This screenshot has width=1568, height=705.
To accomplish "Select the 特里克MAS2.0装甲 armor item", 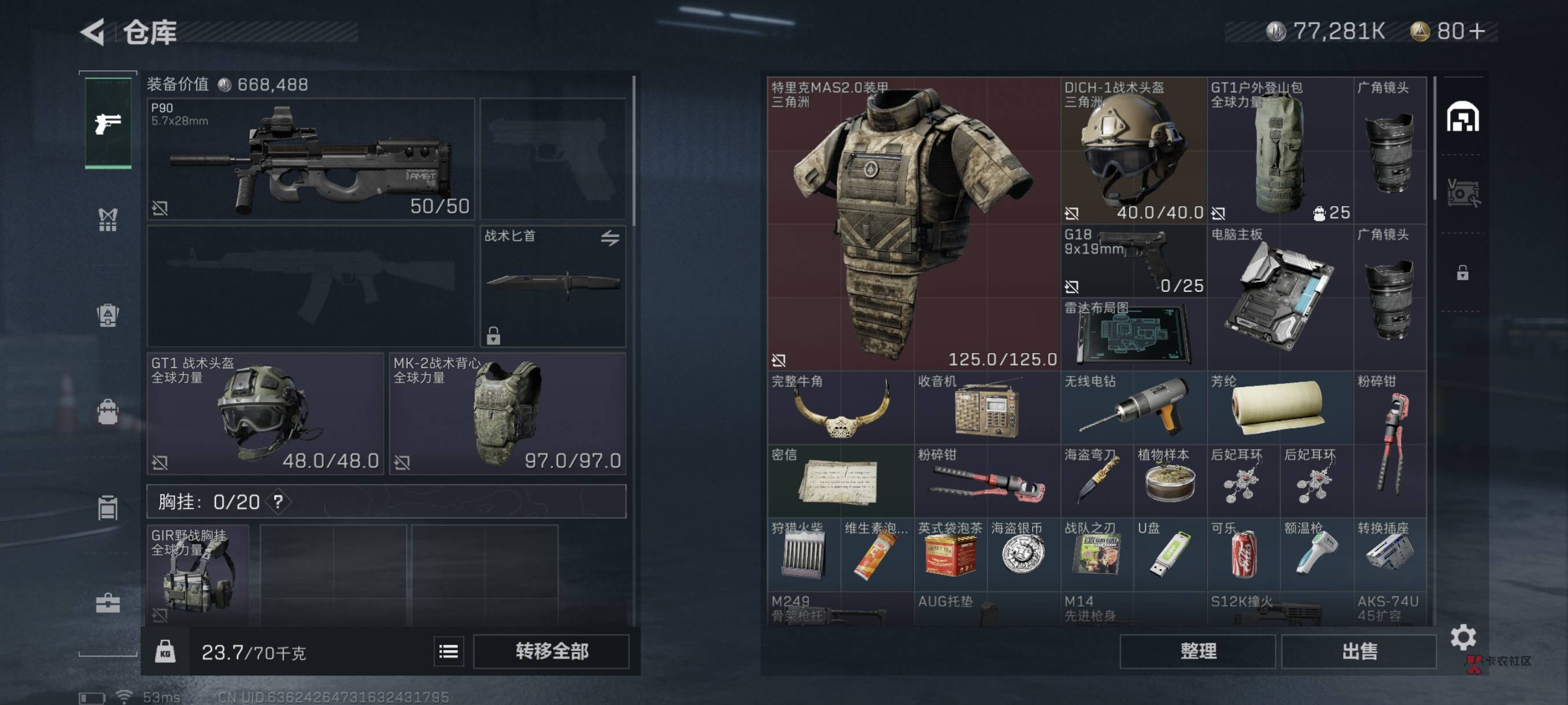I will (913, 223).
